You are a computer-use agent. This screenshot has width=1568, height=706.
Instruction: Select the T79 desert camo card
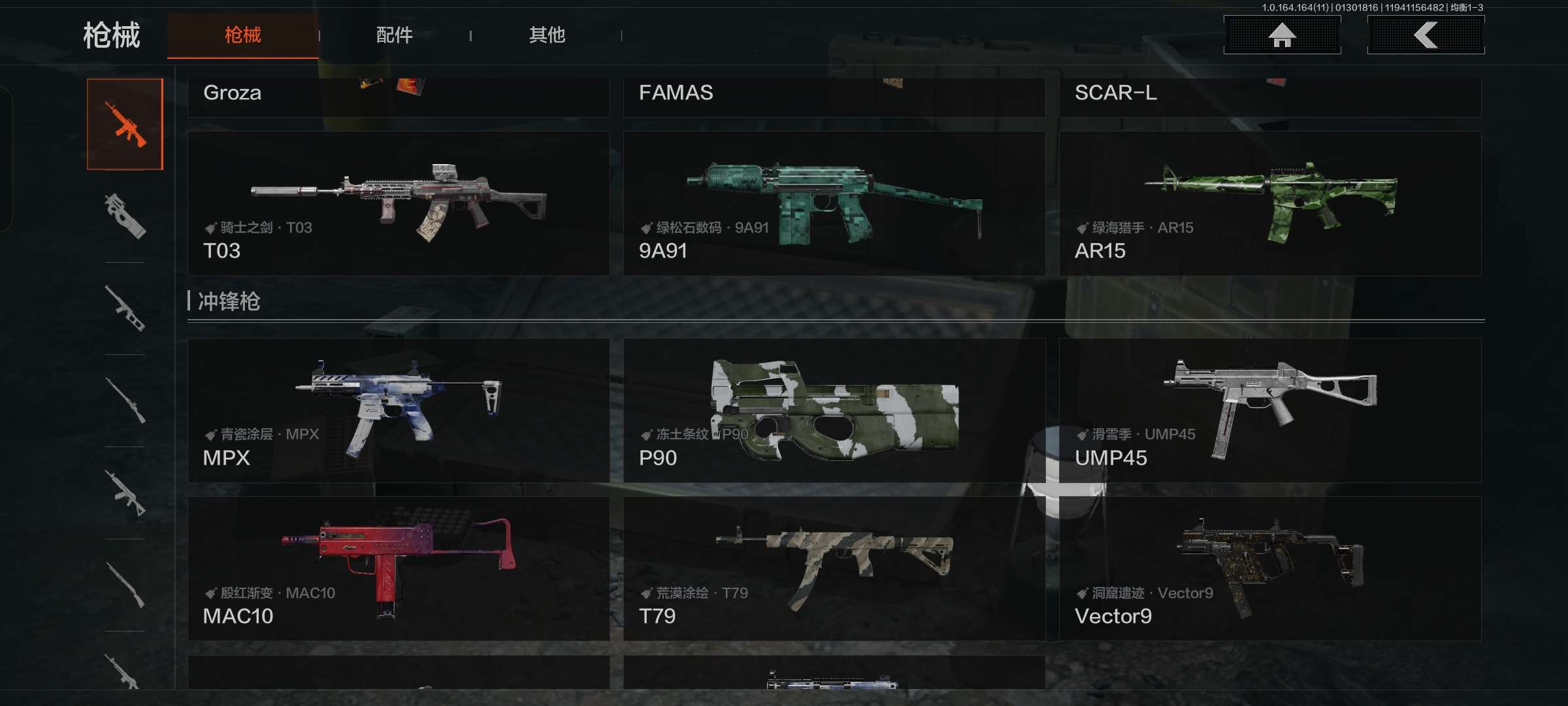[834, 569]
